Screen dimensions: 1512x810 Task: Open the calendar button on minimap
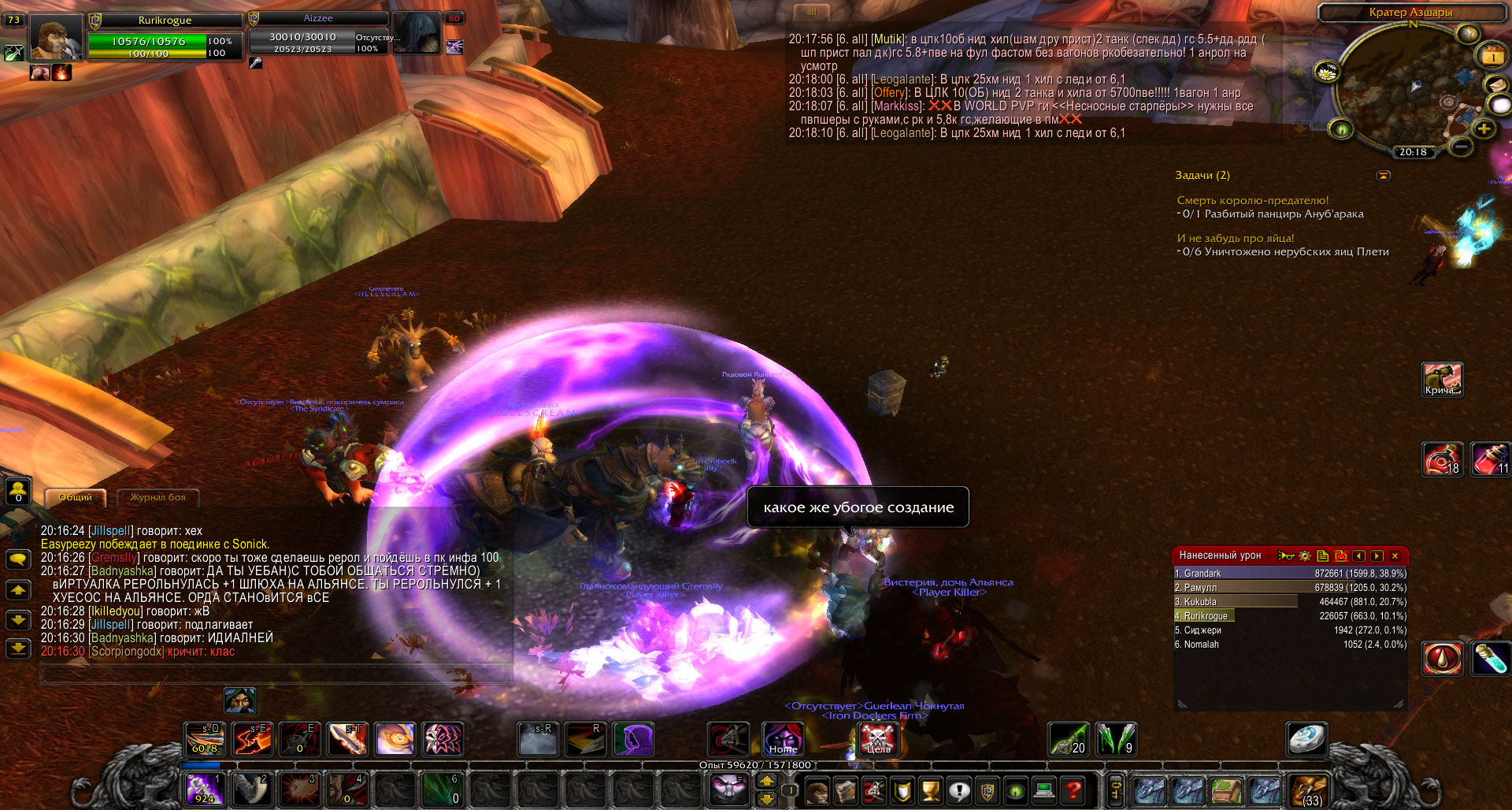pyautogui.click(x=1493, y=56)
